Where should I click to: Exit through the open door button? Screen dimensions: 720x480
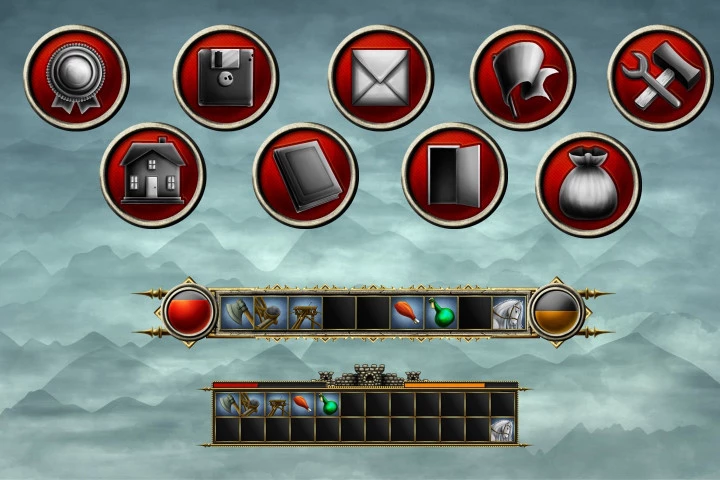(x=454, y=175)
